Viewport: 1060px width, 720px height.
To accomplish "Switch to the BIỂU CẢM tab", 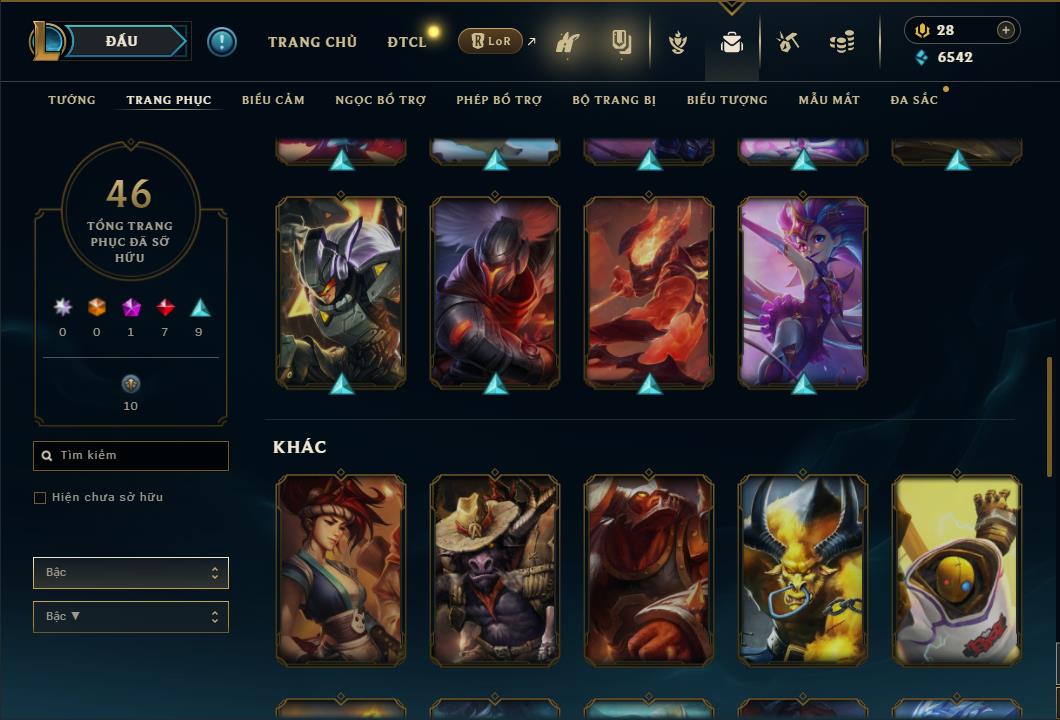I will 273,100.
